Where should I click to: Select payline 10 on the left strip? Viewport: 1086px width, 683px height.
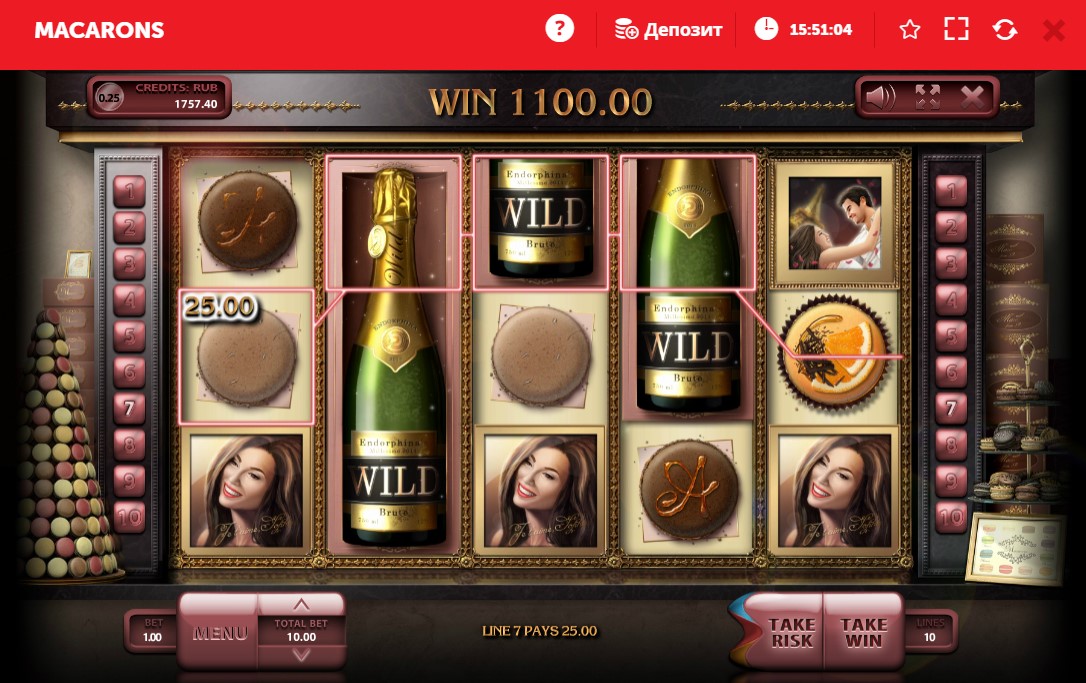click(x=129, y=517)
